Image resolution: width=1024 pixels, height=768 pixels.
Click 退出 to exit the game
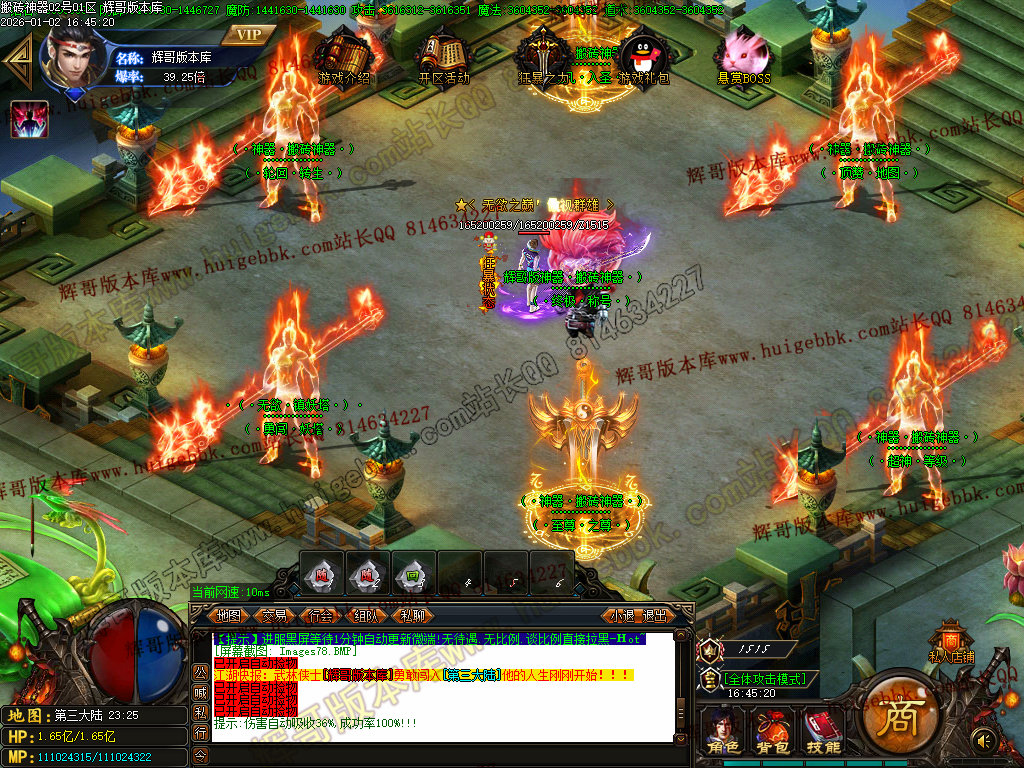[655, 616]
